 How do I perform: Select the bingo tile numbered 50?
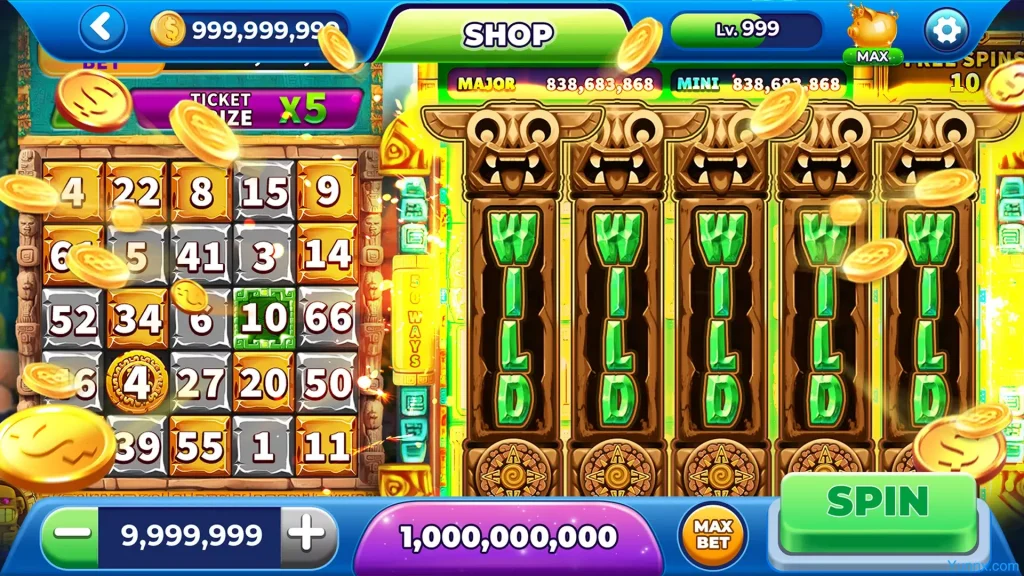point(327,382)
